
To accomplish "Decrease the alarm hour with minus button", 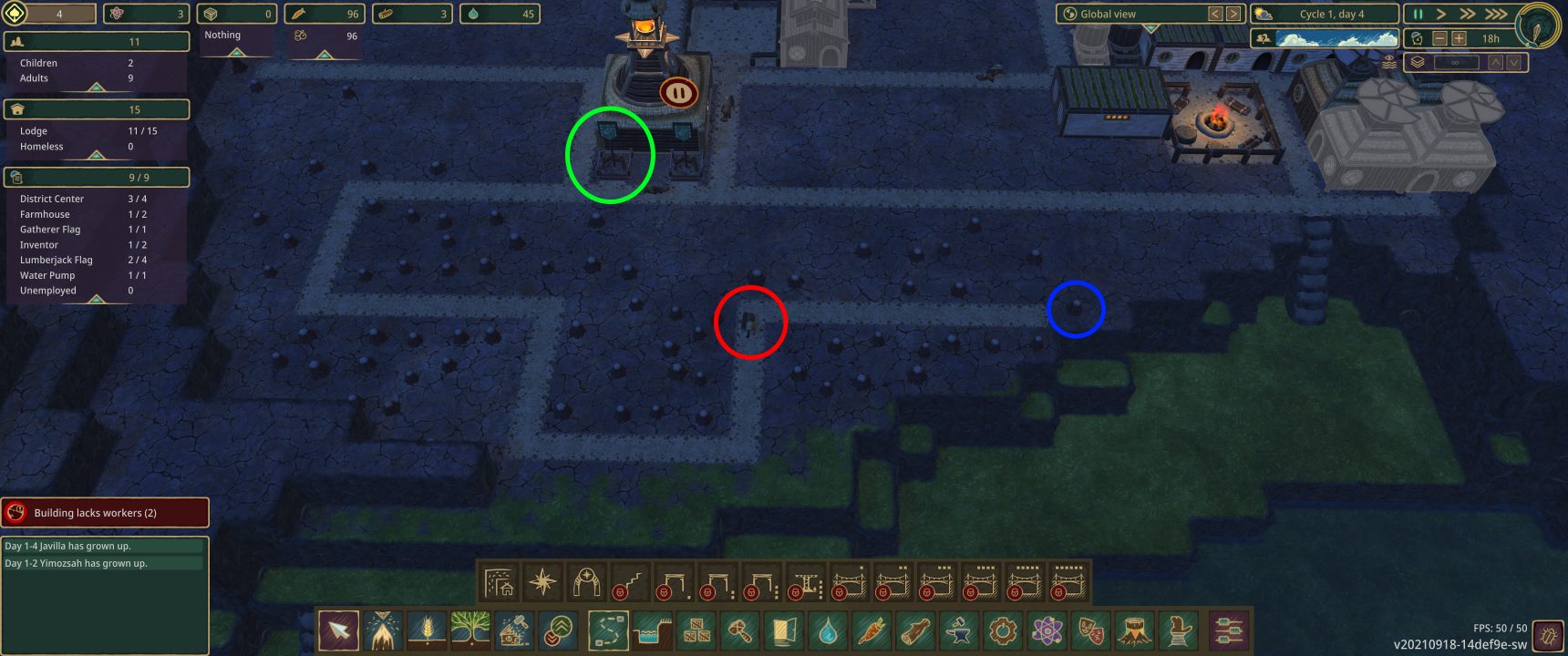I will coord(1439,39).
